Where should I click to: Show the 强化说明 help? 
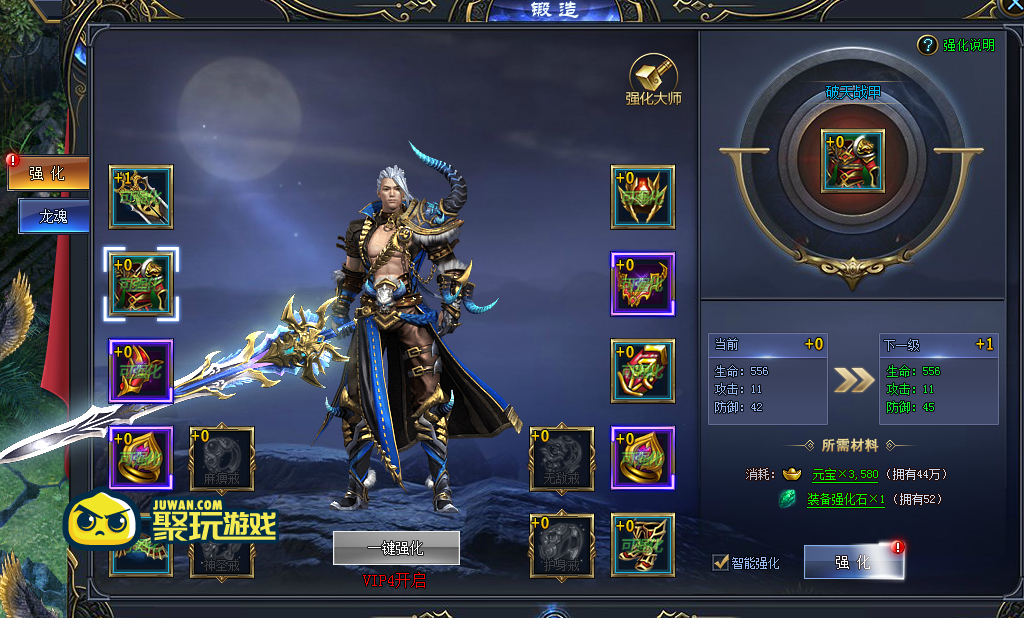(x=957, y=45)
